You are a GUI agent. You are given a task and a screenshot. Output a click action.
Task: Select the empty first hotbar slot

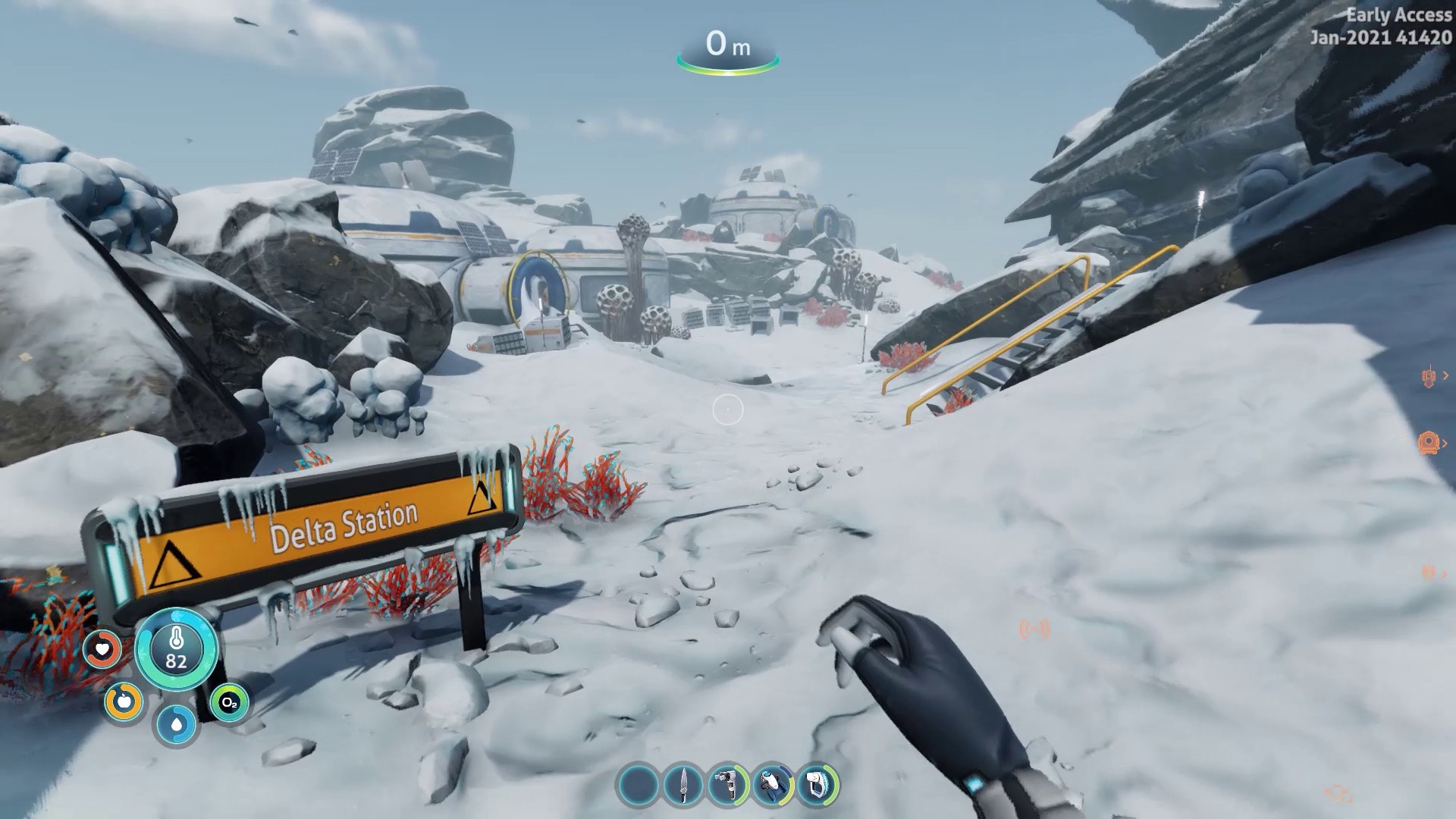pos(639,784)
